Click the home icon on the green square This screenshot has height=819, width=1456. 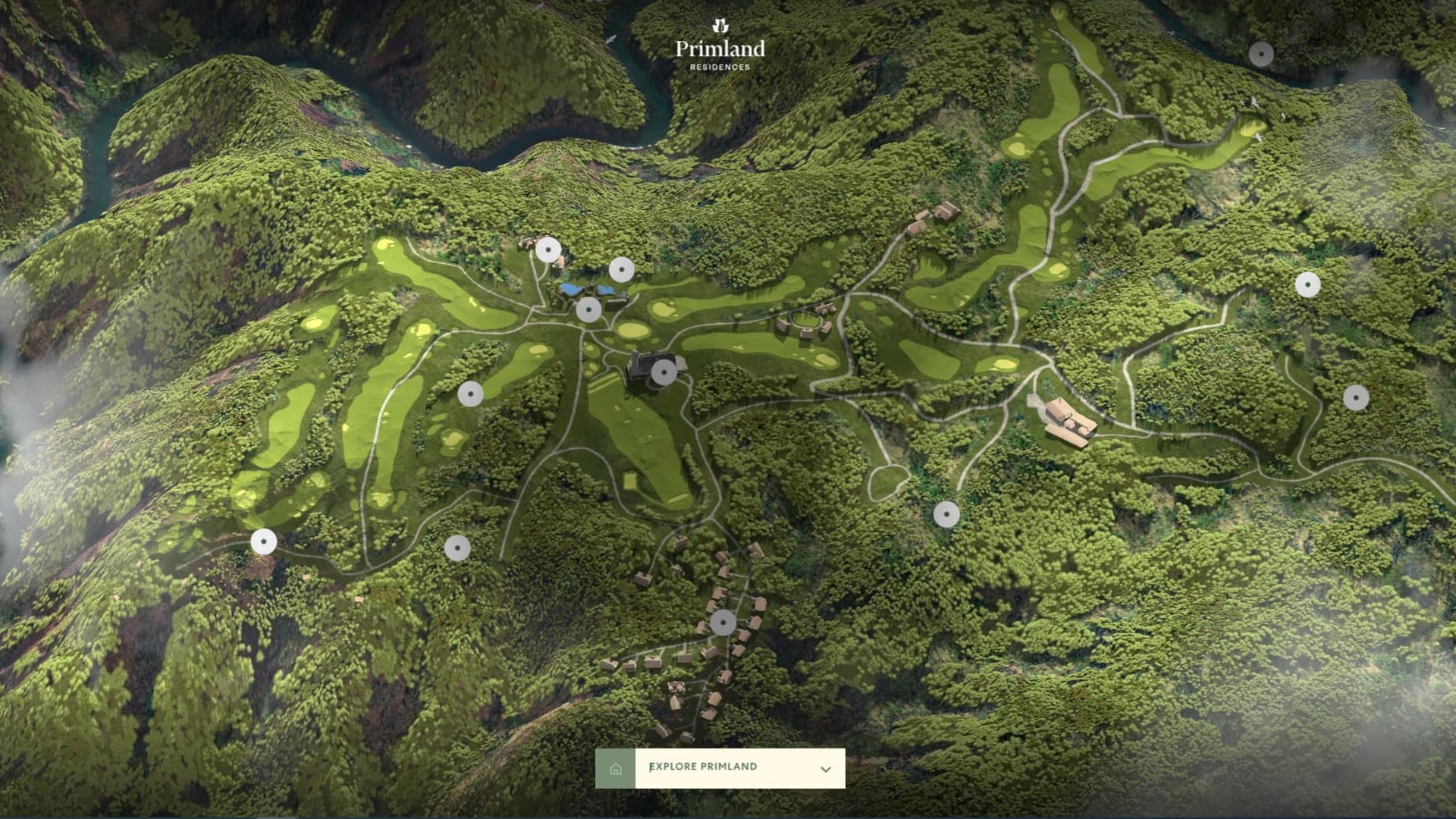(x=617, y=767)
